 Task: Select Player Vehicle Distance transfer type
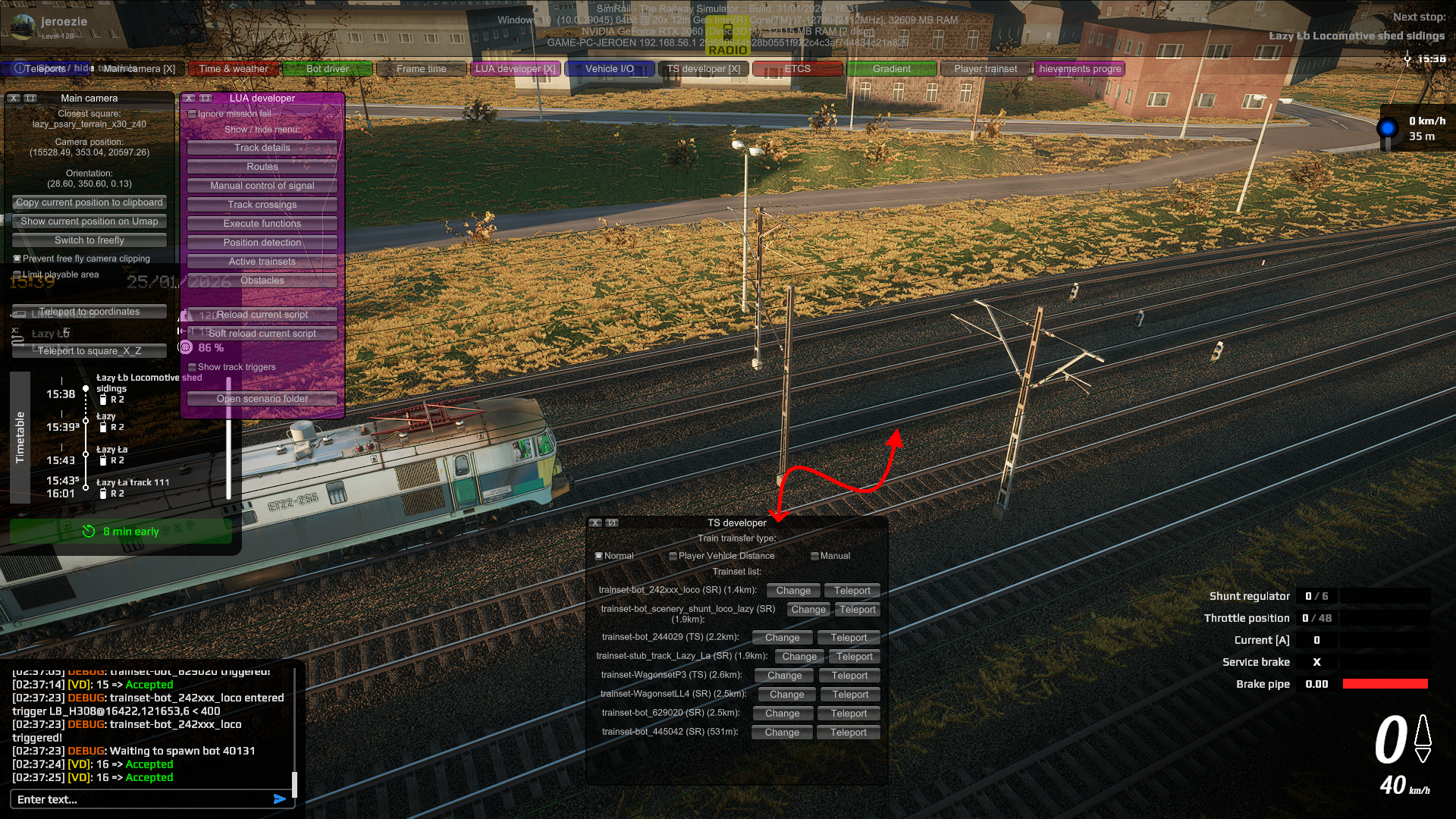[x=673, y=556]
